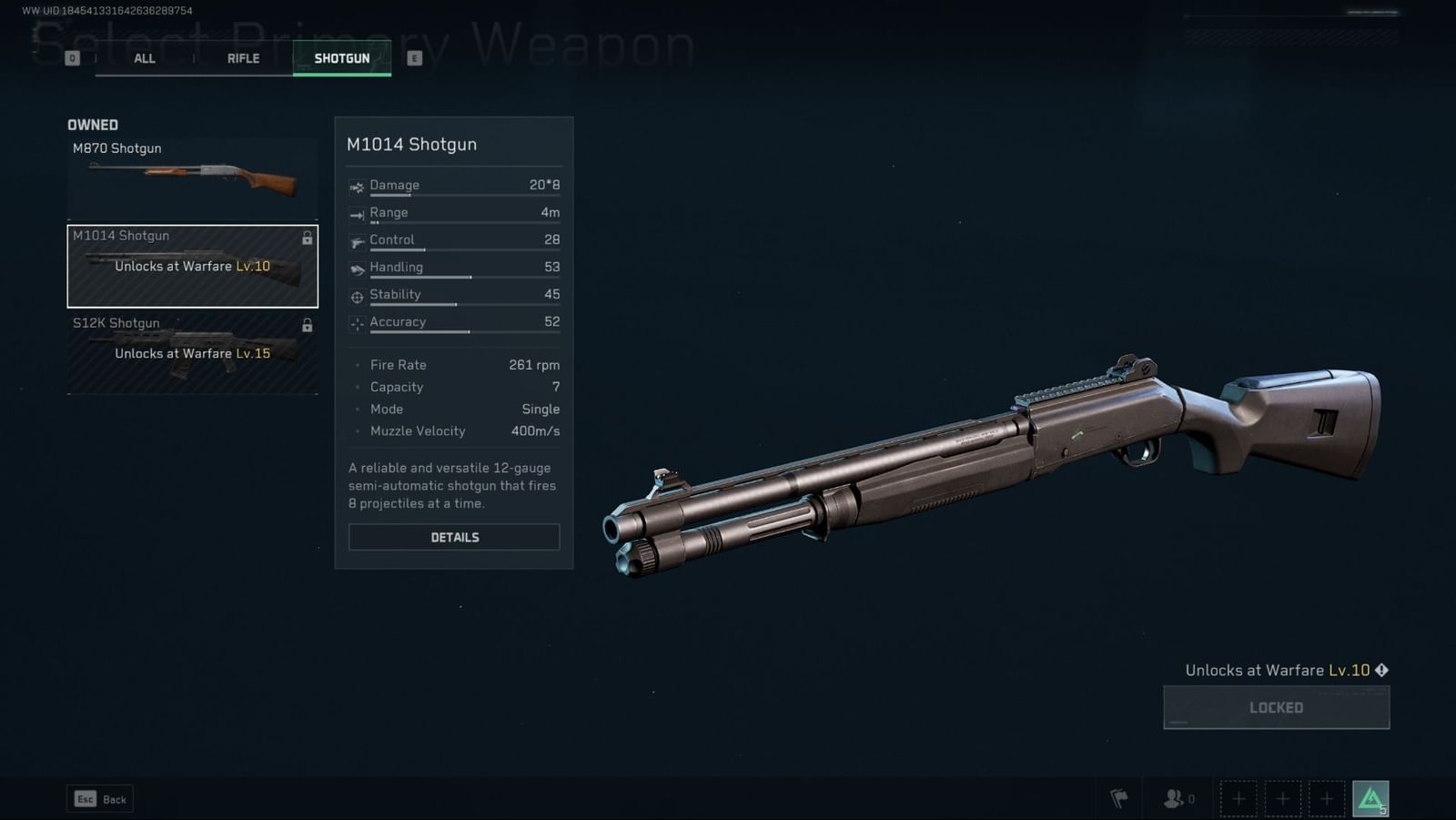Screen dimensions: 1456x820
Task: Open DETAILS for the M1014 Shotgun
Action: (453, 537)
